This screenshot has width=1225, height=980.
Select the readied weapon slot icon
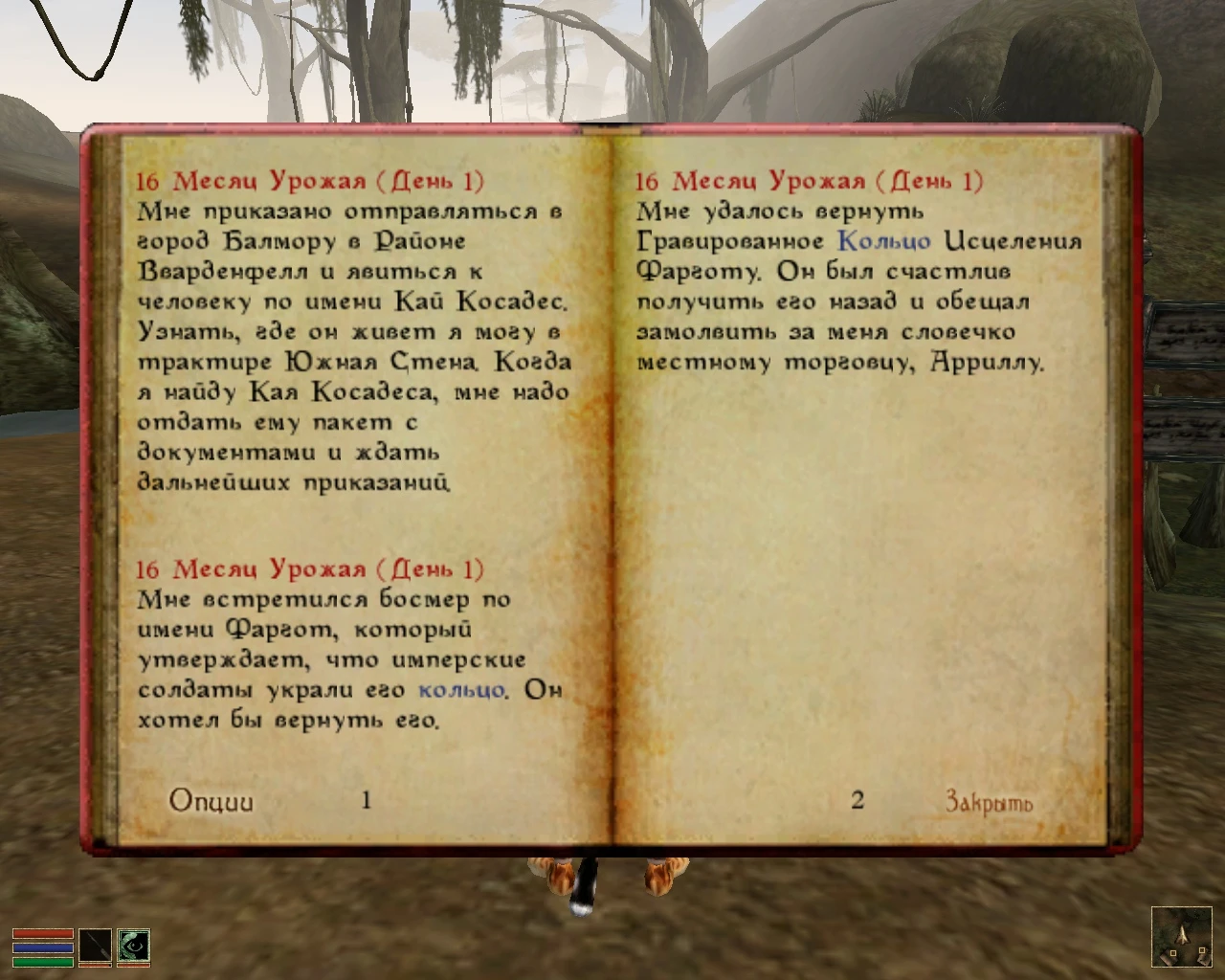point(96,945)
